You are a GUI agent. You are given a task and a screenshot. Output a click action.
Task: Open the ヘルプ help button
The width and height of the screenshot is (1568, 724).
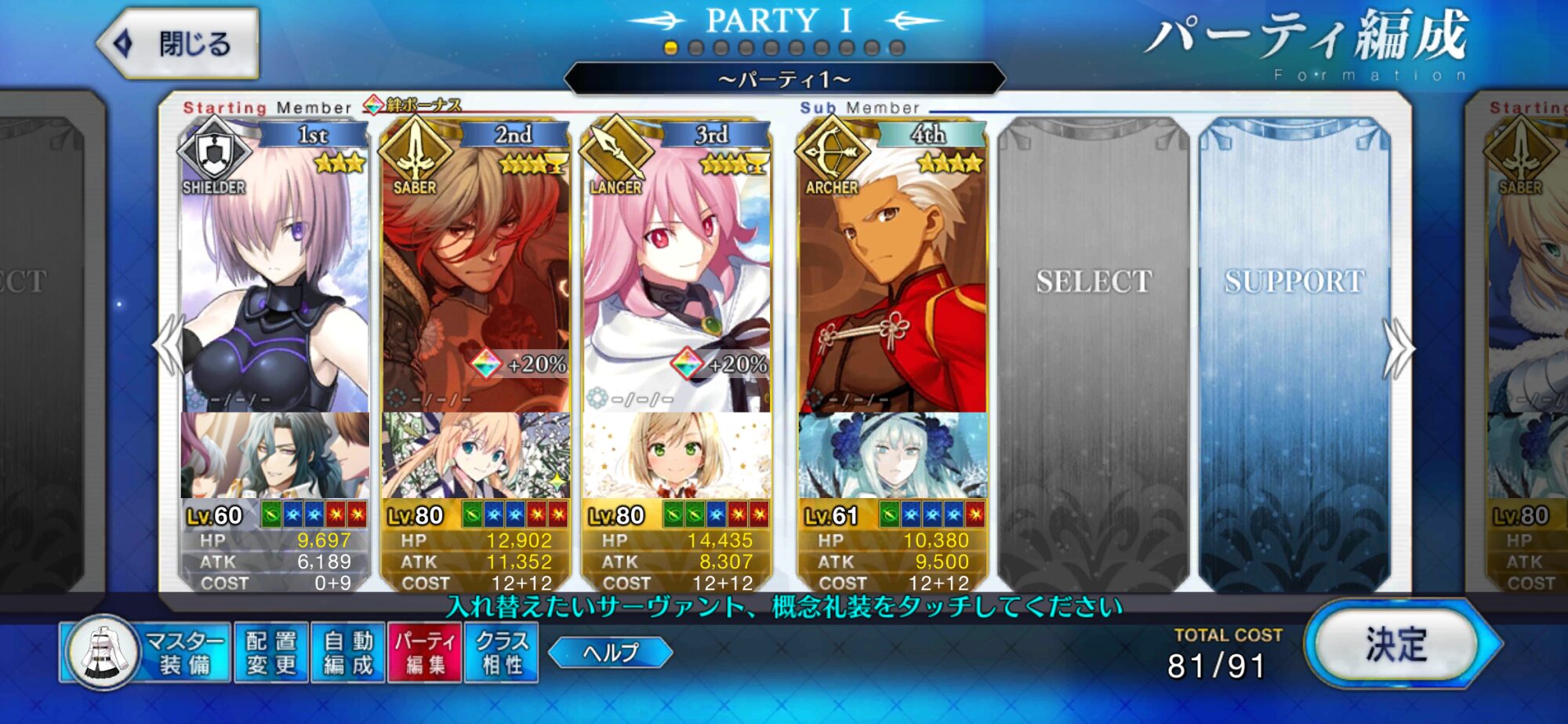pyautogui.click(x=610, y=653)
